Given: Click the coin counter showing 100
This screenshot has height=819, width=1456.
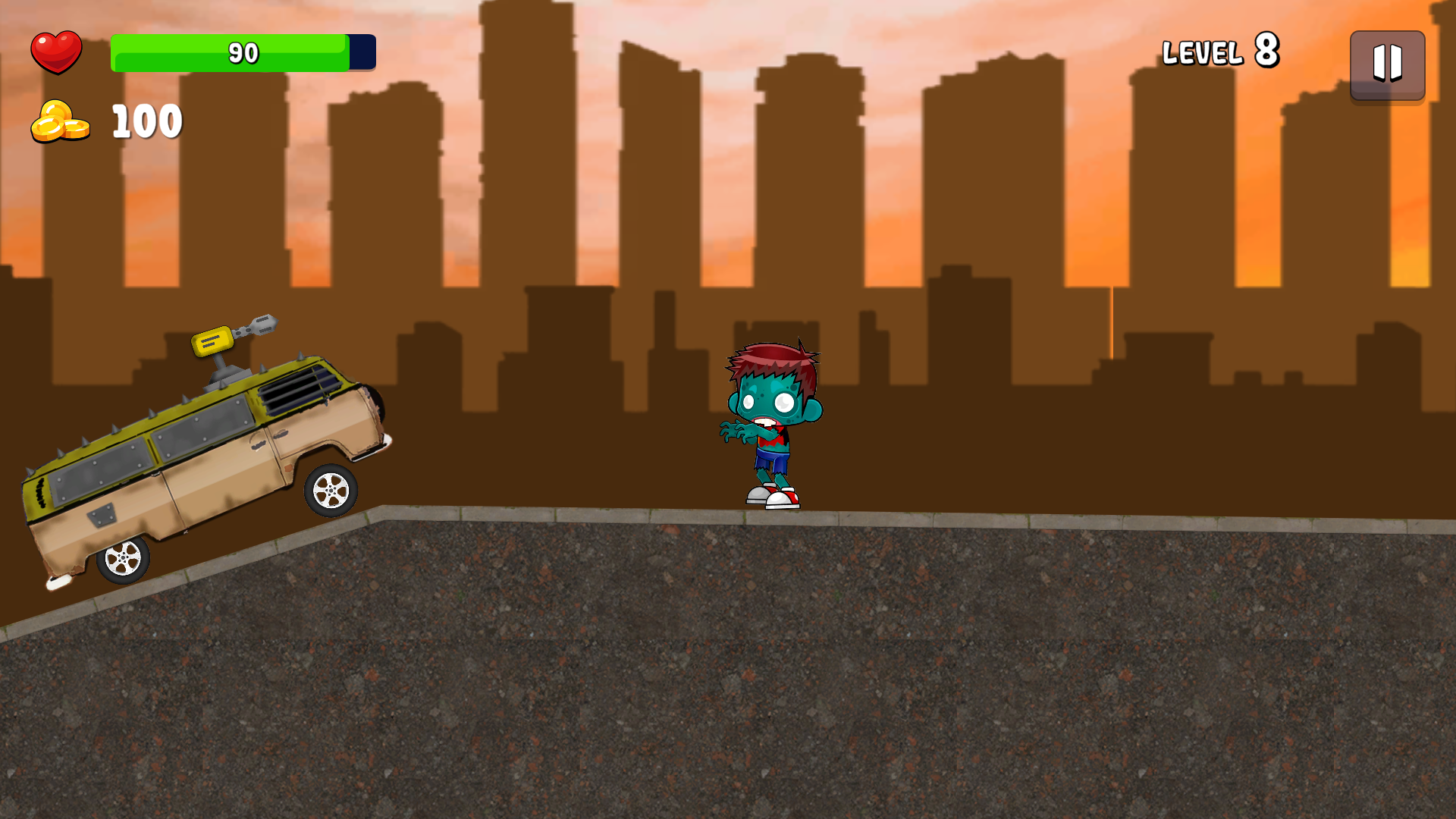Looking at the screenshot, I should point(146,120).
